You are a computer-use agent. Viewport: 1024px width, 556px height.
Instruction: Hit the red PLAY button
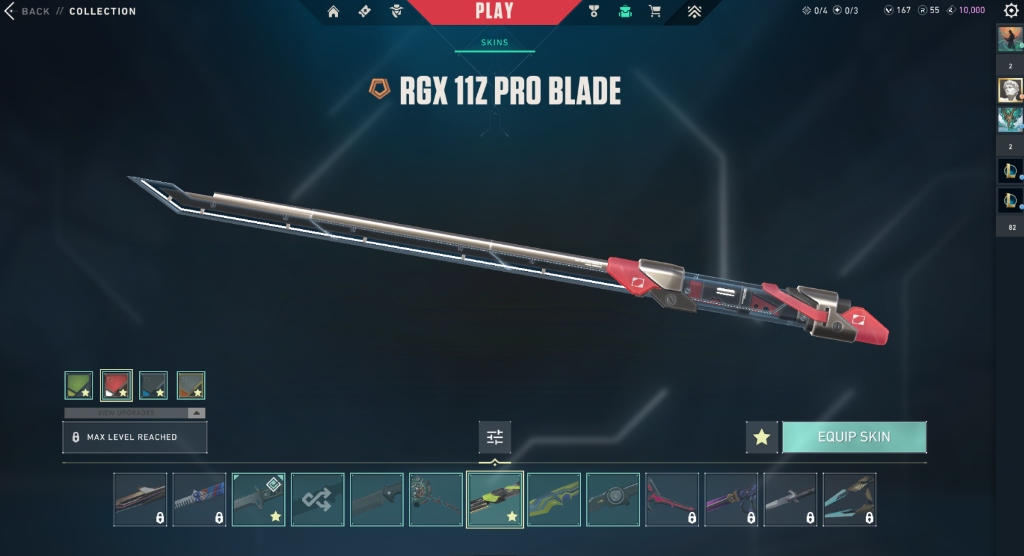click(494, 12)
